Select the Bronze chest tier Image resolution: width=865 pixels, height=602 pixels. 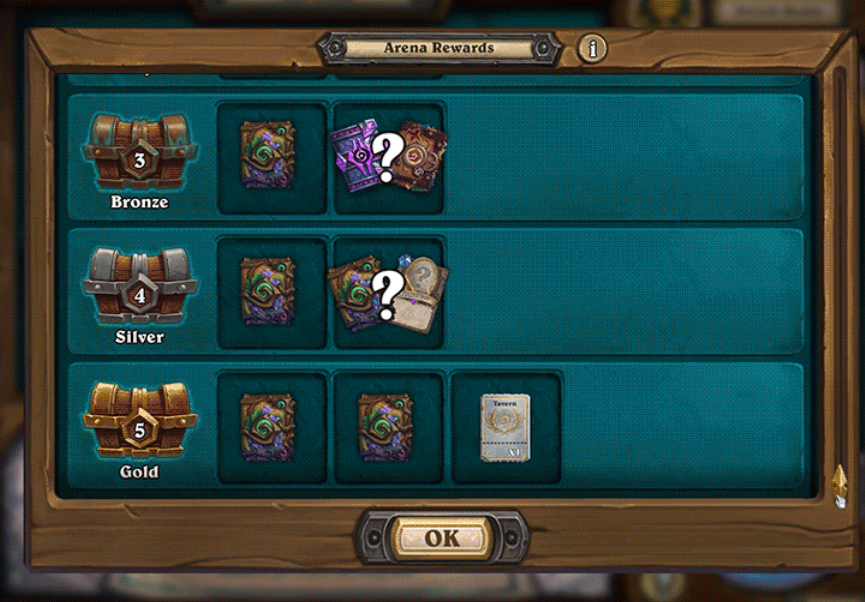(139, 154)
